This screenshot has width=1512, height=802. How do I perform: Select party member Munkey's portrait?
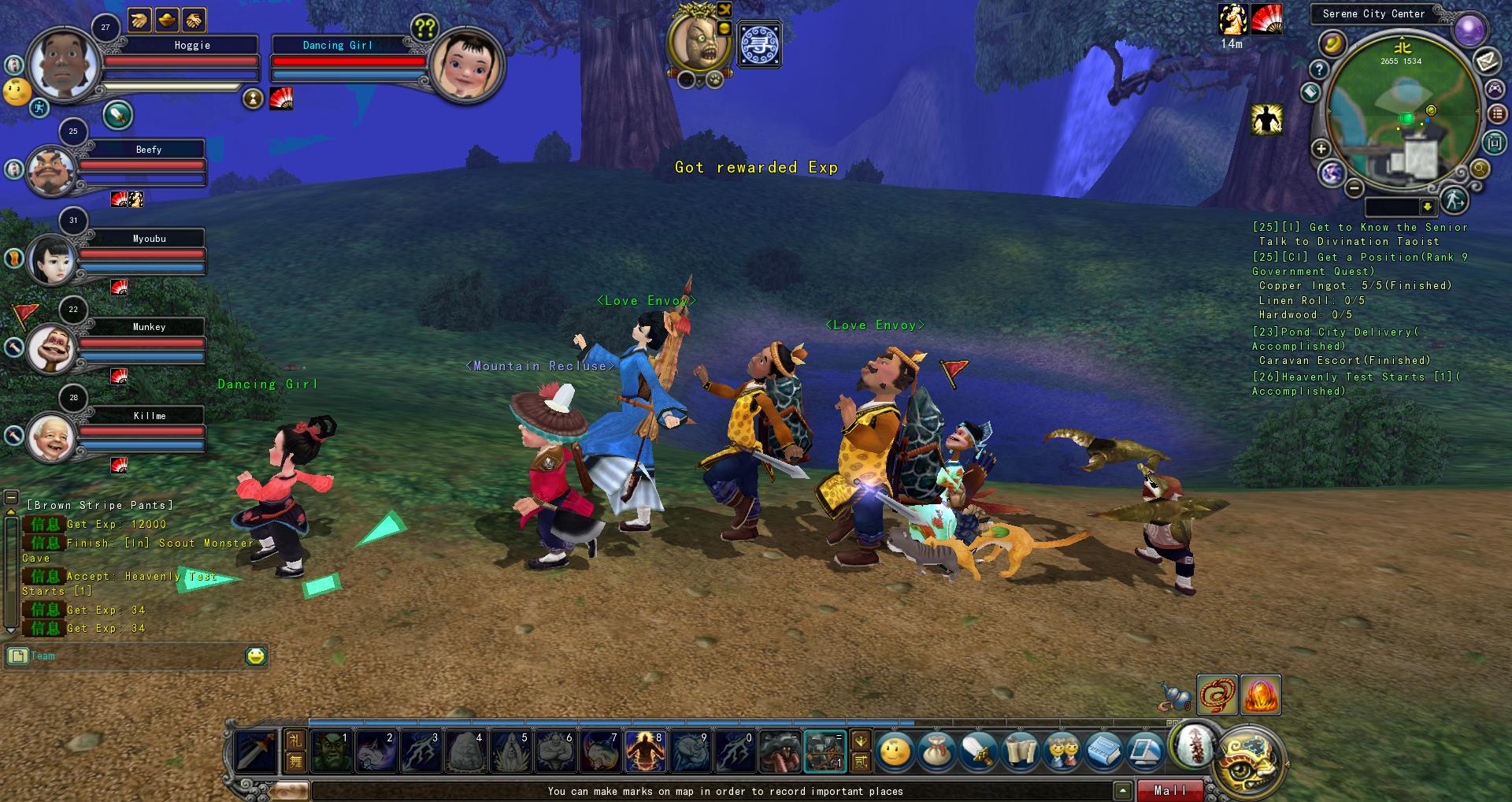(51, 347)
